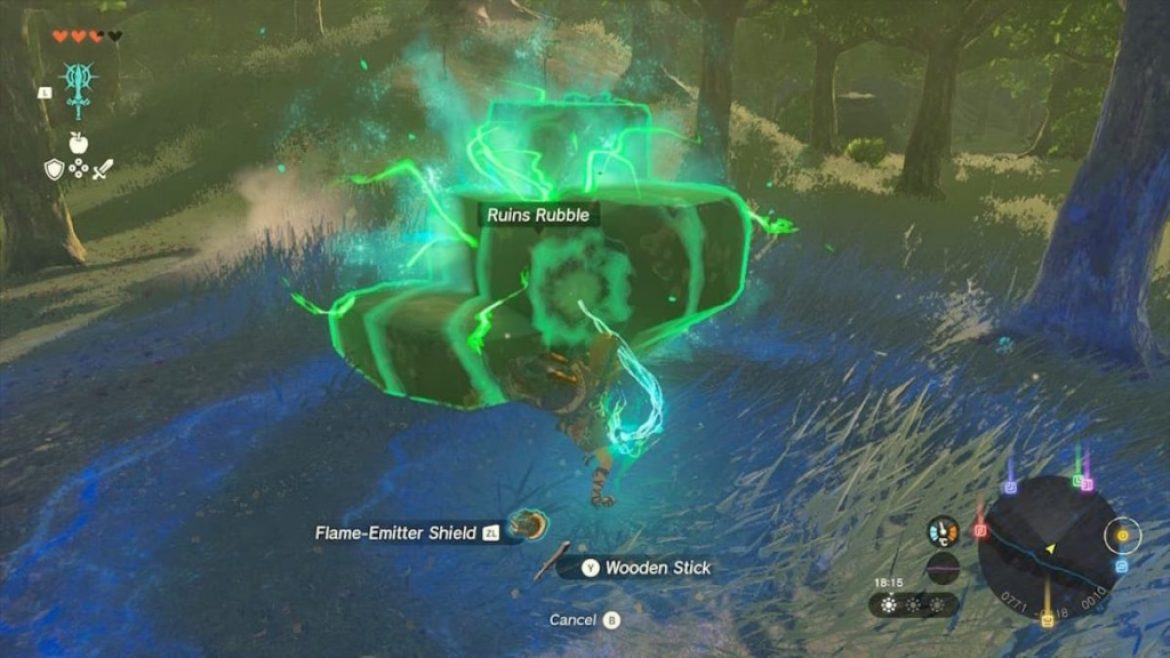Click the Ruins Rubble target label
The width and height of the screenshot is (1170, 658).
click(x=538, y=215)
